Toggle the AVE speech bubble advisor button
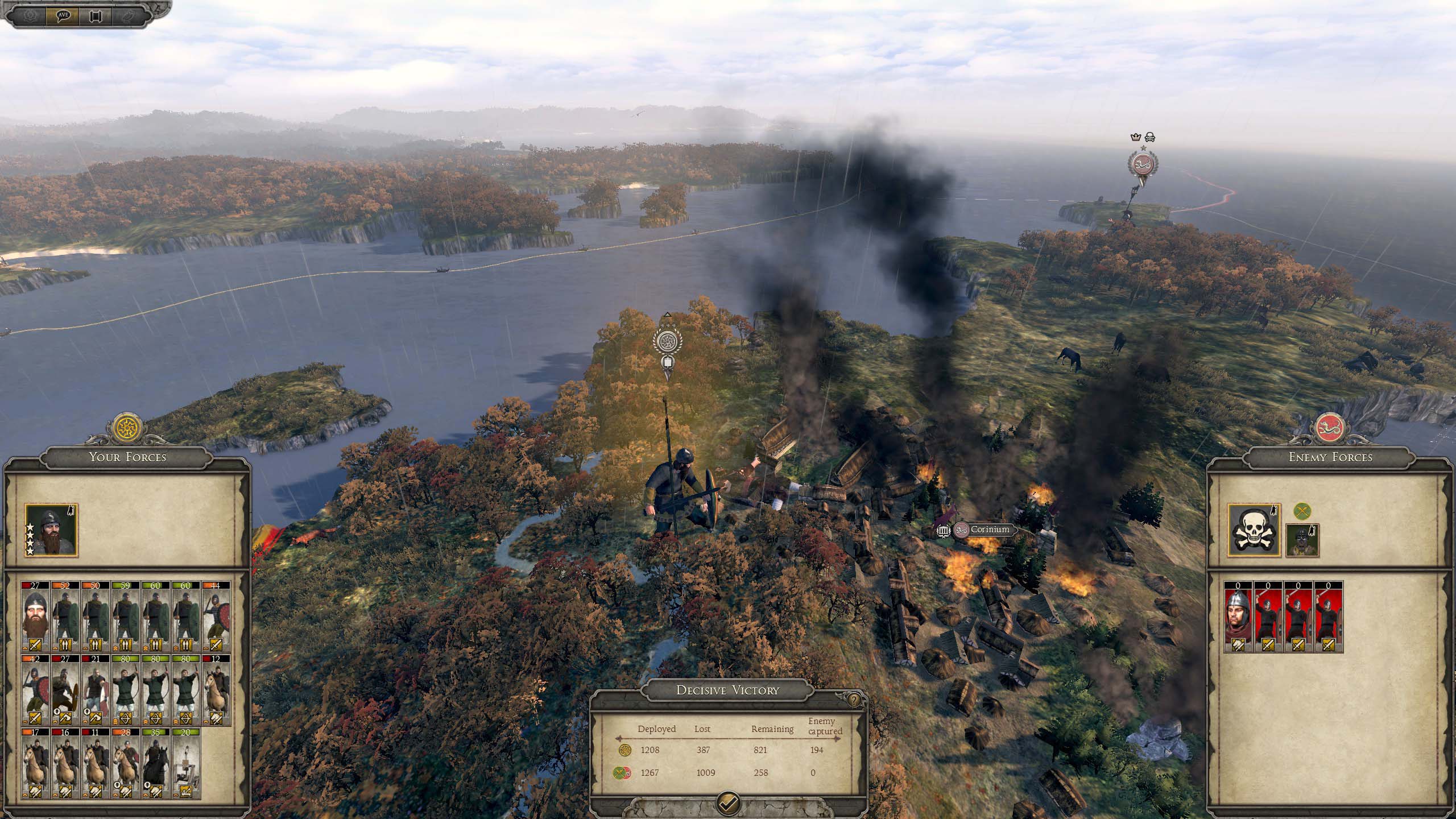1456x819 pixels. pos(64,15)
